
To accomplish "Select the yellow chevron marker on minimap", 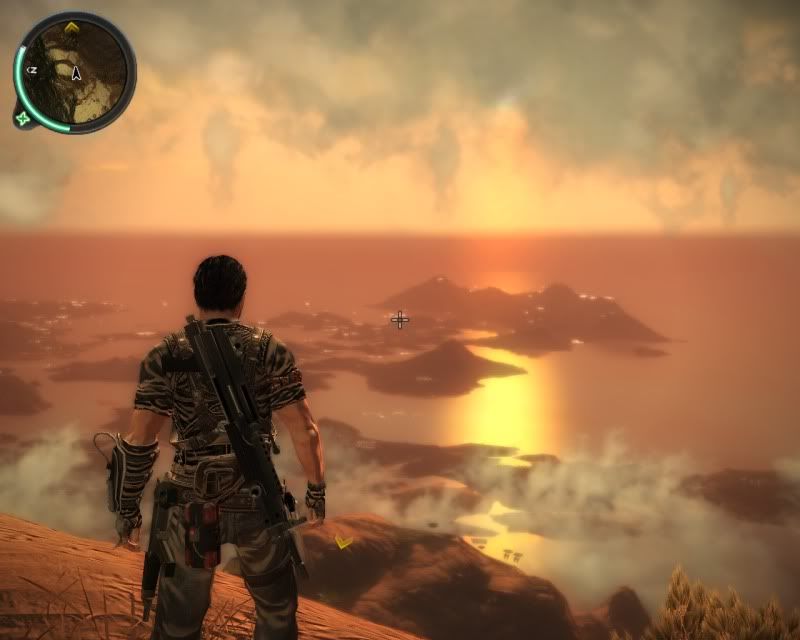I will pos(73,25).
